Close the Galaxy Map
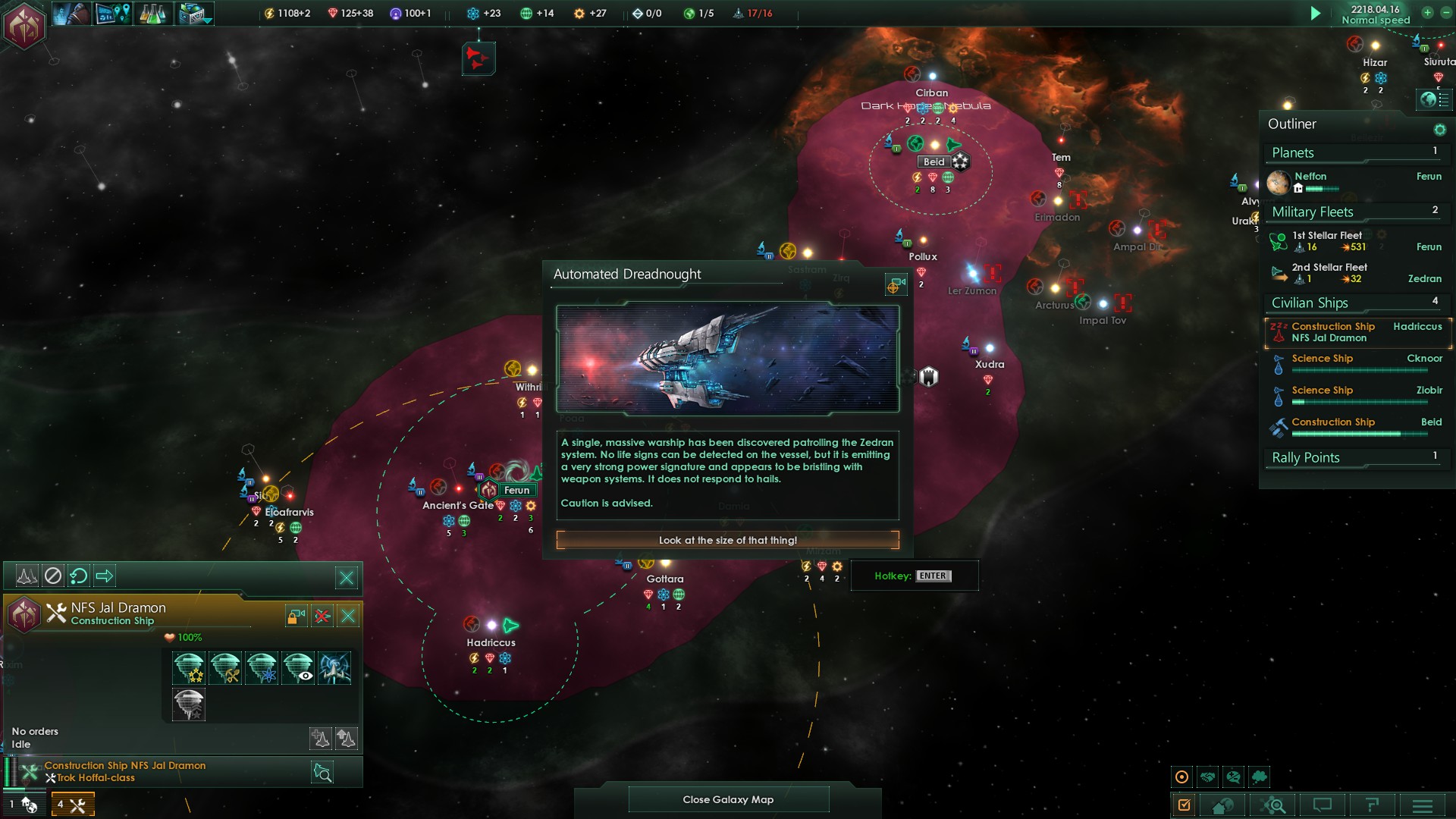1456x819 pixels. pos(728,799)
